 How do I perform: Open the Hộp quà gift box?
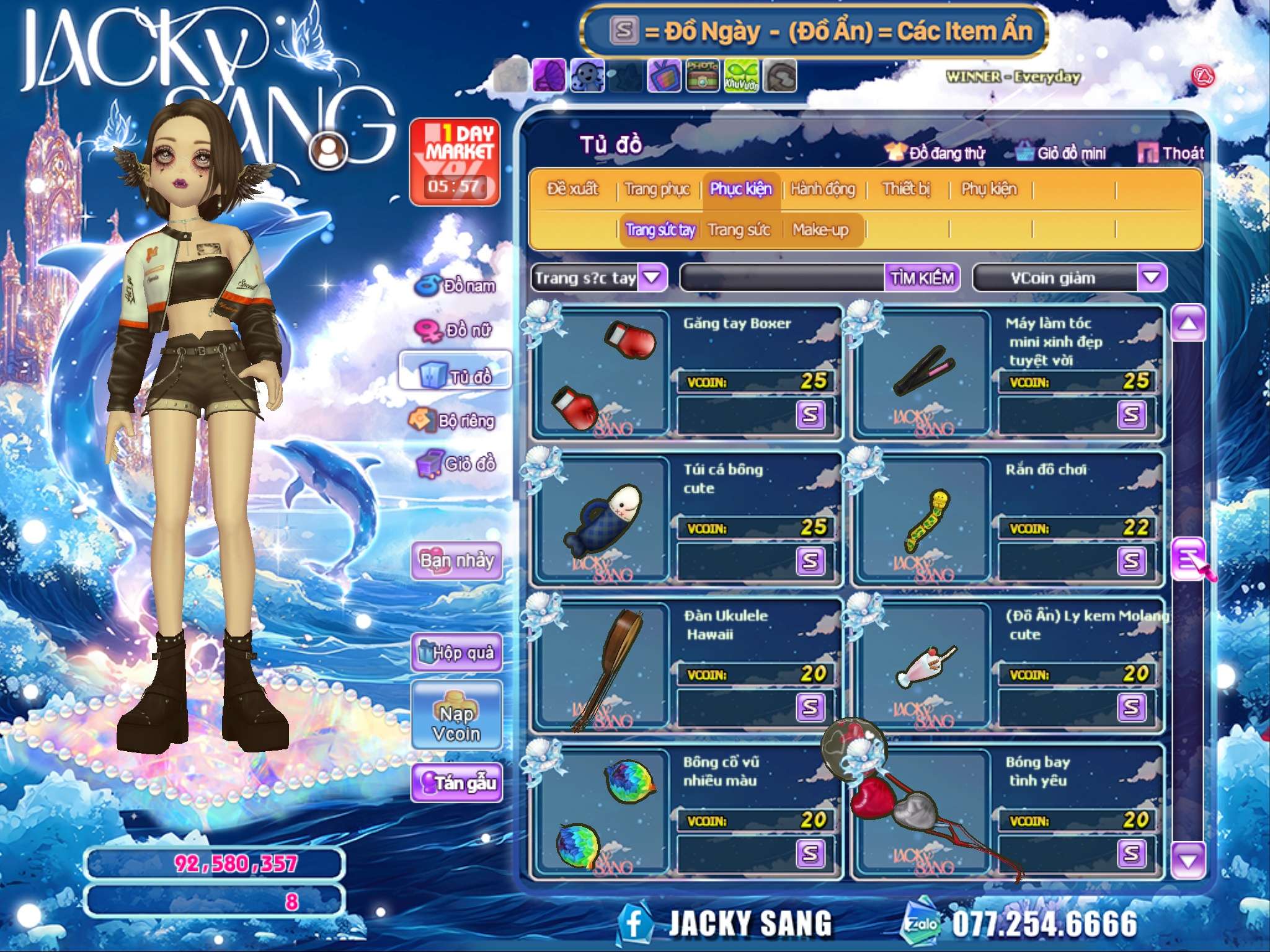click(456, 652)
